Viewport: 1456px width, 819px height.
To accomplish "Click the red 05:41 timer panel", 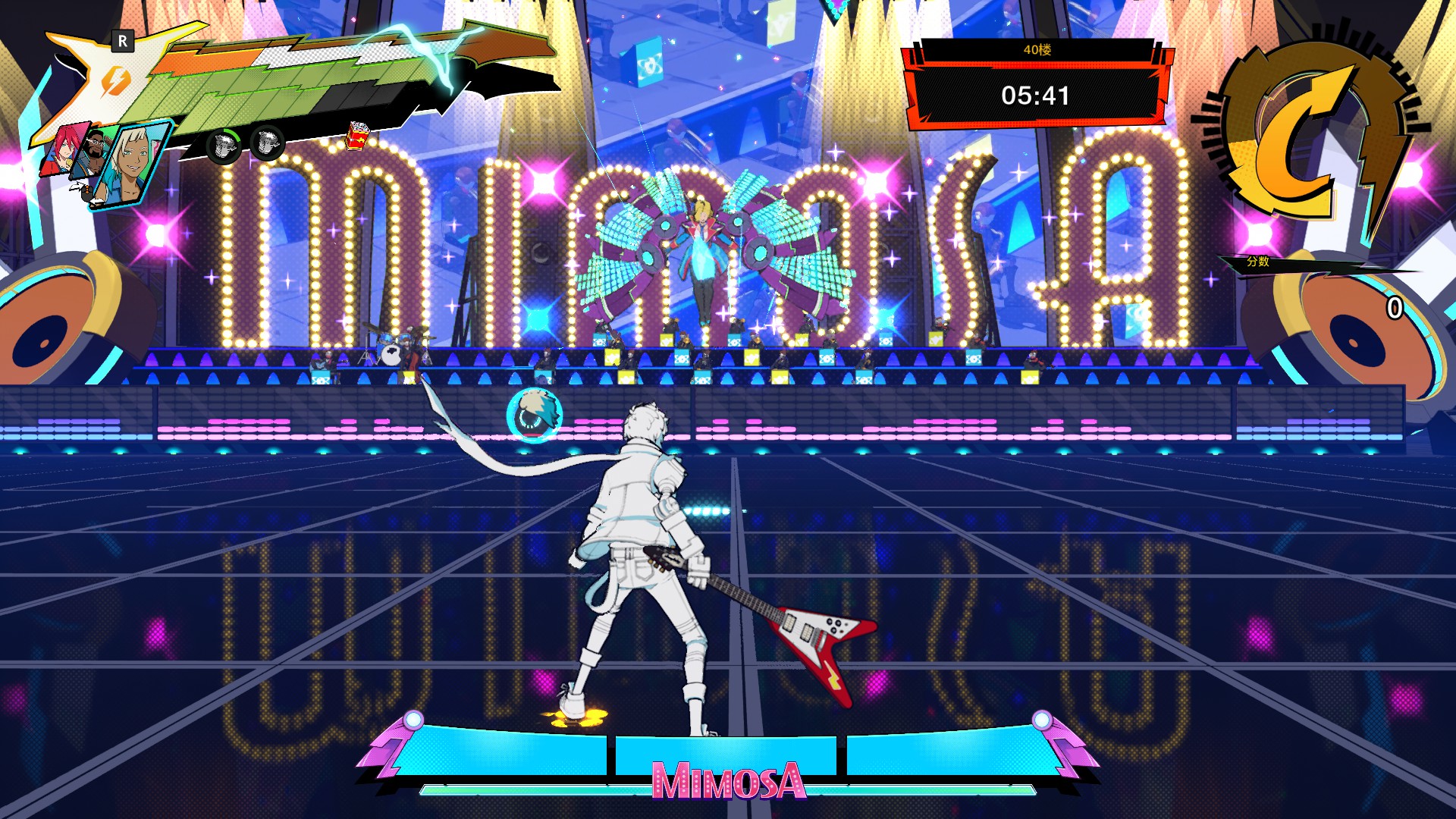I will pyautogui.click(x=1037, y=96).
